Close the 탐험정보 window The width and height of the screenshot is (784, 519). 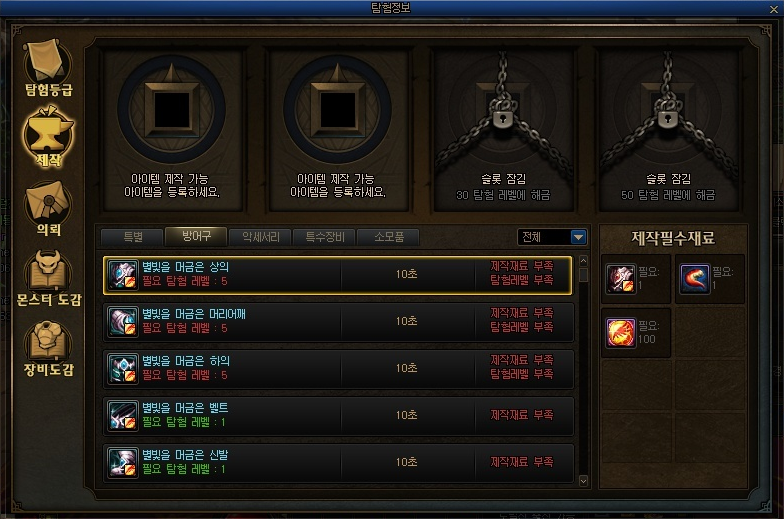coord(772,11)
